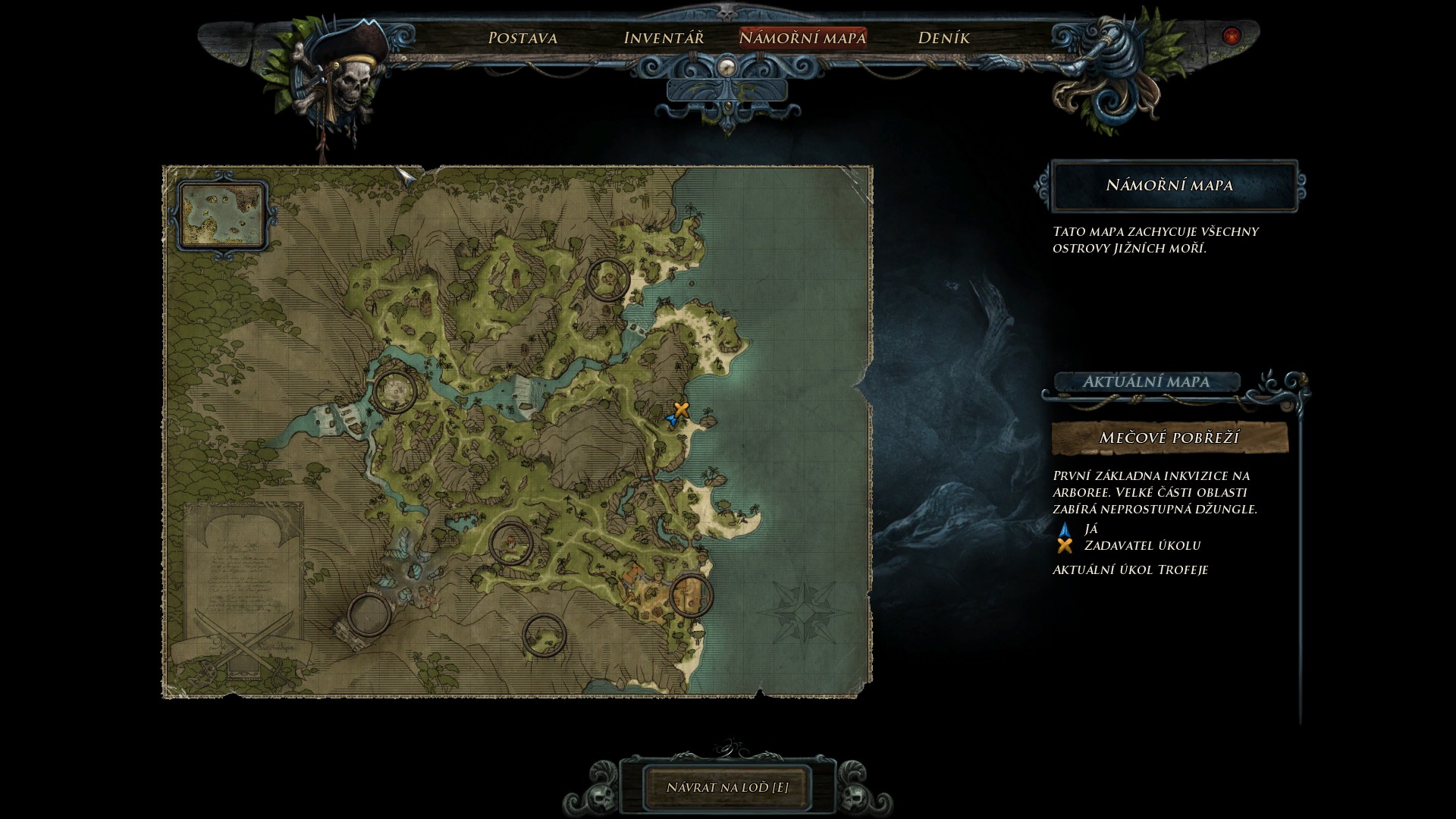The width and height of the screenshot is (1456, 819).
Task: Click the Návrat na loď button
Action: point(727,787)
